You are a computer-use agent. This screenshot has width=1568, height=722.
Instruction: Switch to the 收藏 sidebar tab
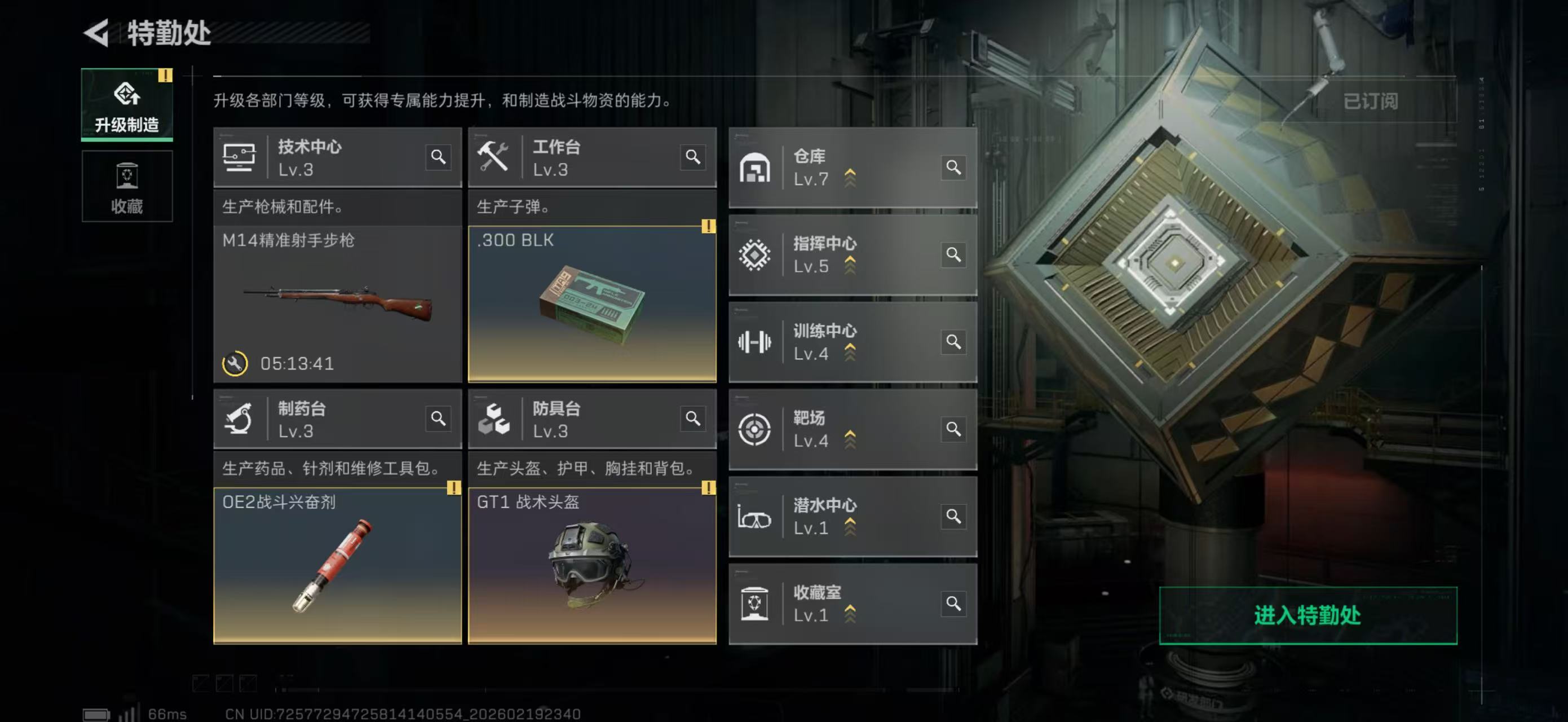pyautogui.click(x=127, y=187)
